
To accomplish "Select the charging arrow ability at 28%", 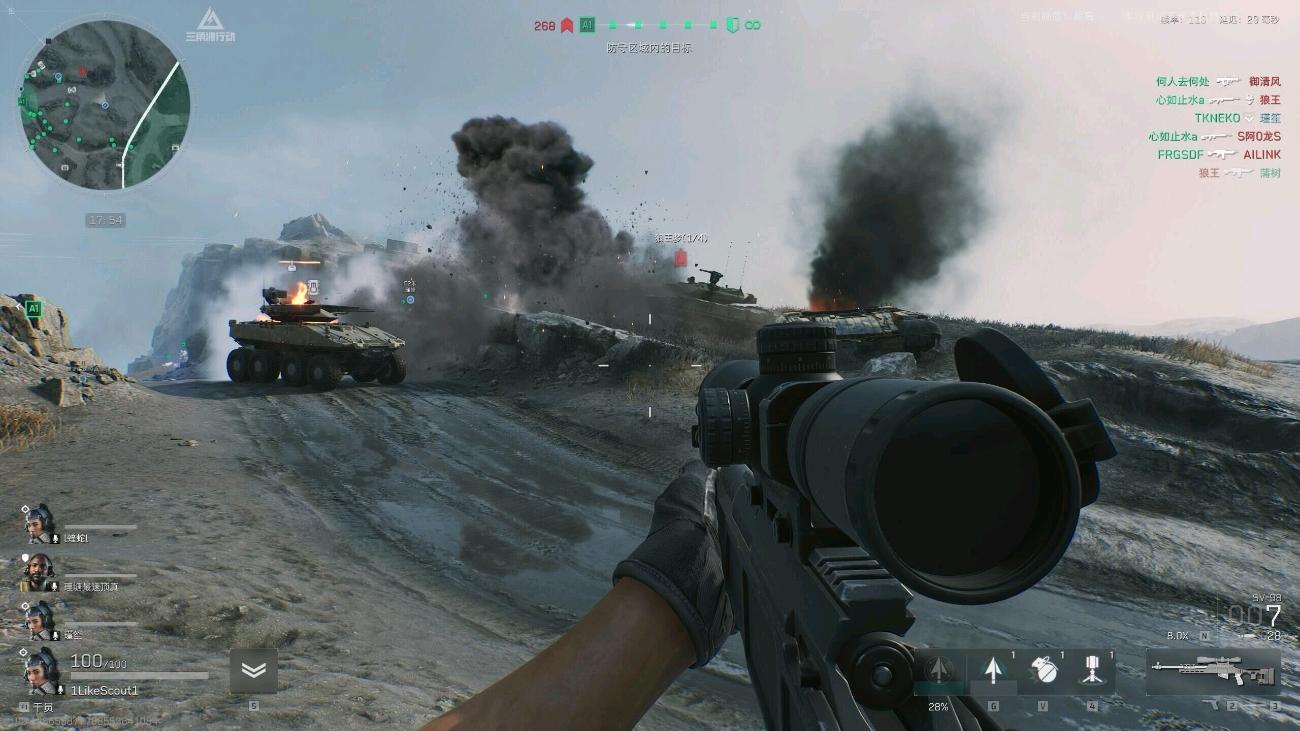I will tap(938, 671).
